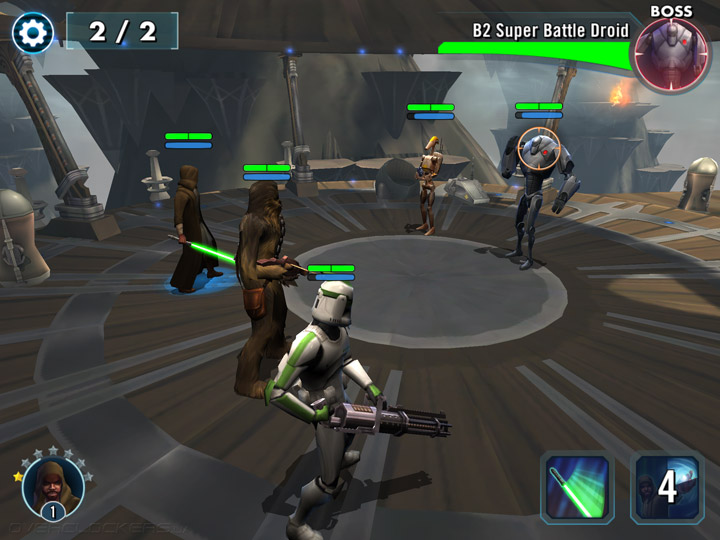This screenshot has height=540, width=720.
Task: Tap the hooded Jedi character portrait
Action: (x=52, y=486)
